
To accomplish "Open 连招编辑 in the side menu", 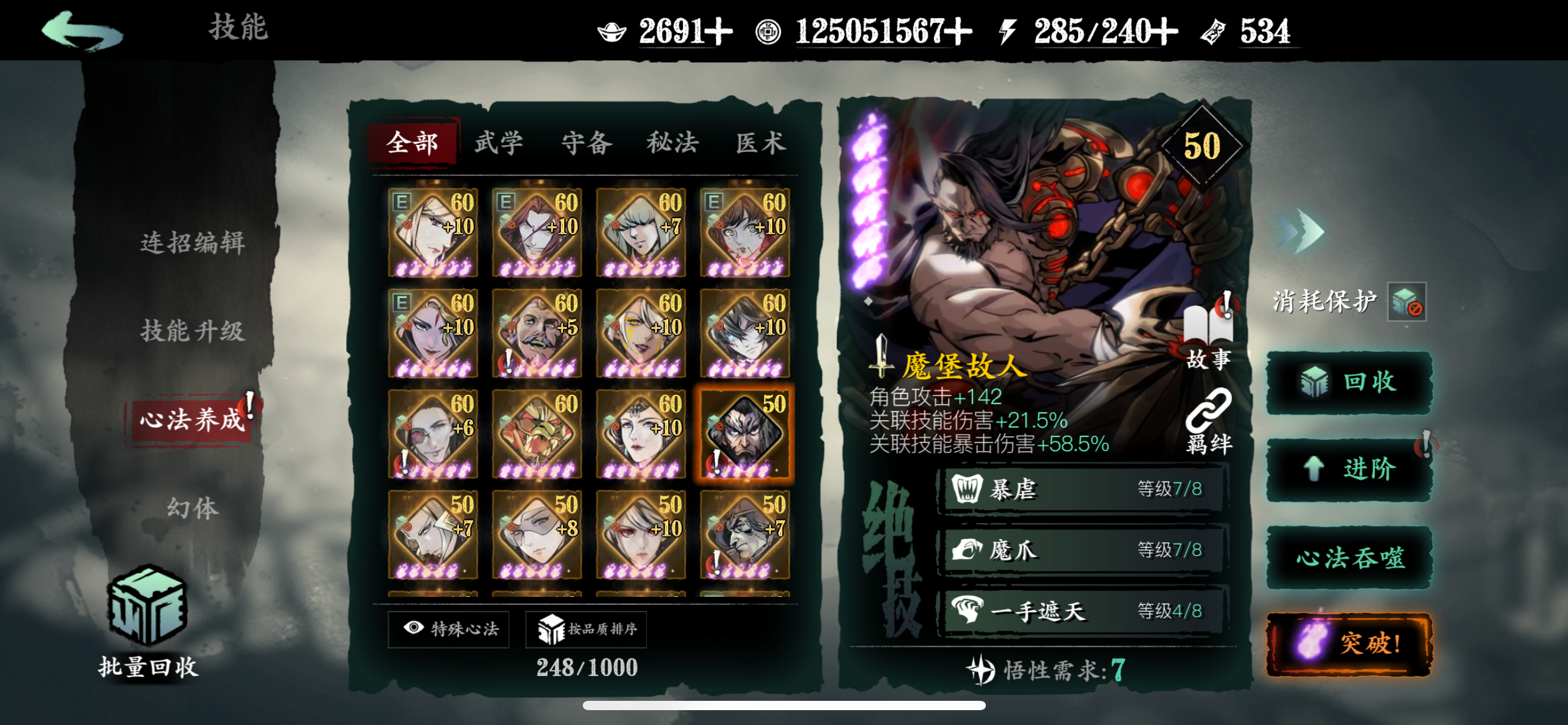I will pos(193,242).
